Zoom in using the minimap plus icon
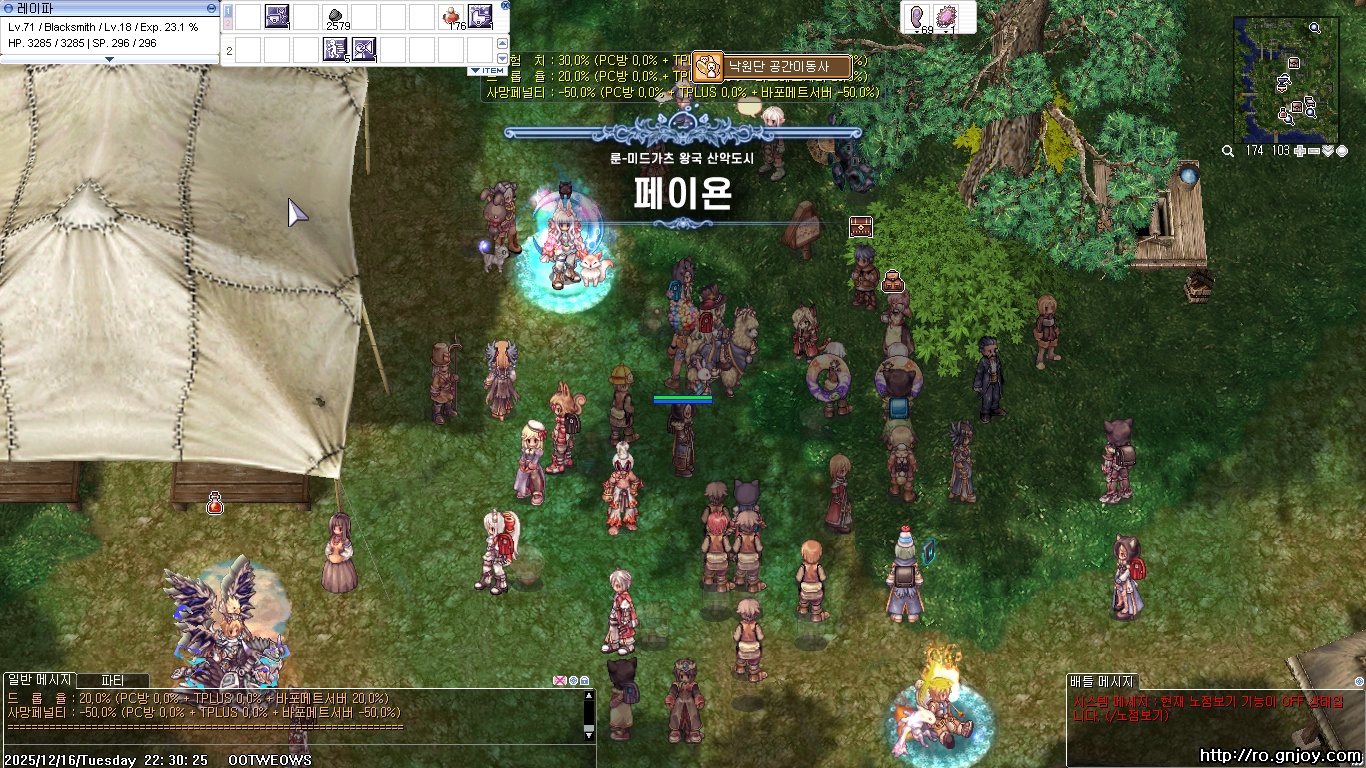 point(1300,150)
